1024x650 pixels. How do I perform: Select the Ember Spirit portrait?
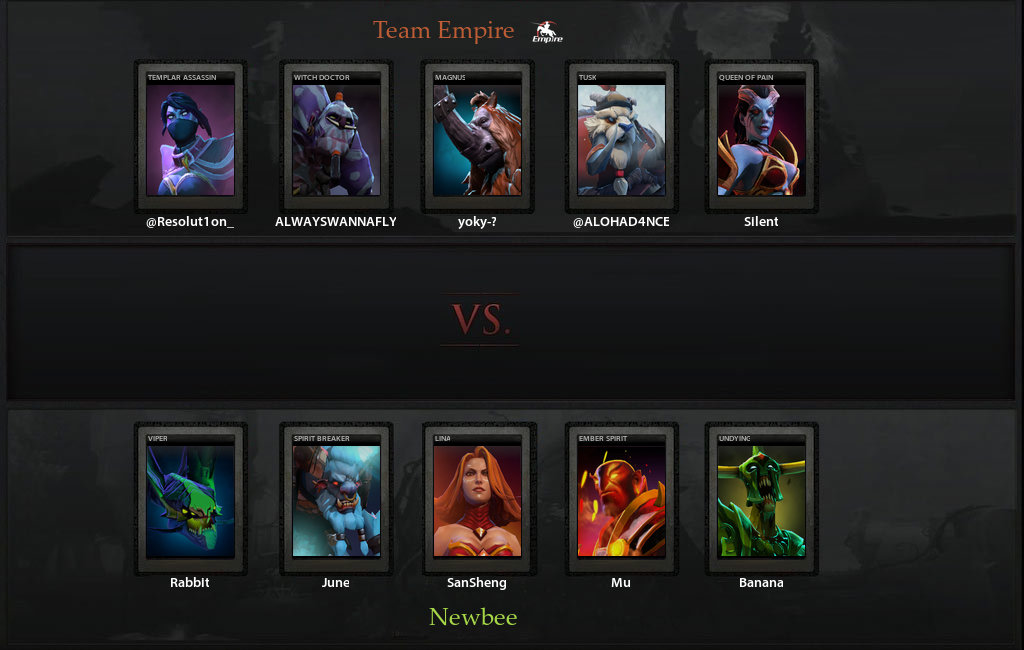(x=621, y=498)
